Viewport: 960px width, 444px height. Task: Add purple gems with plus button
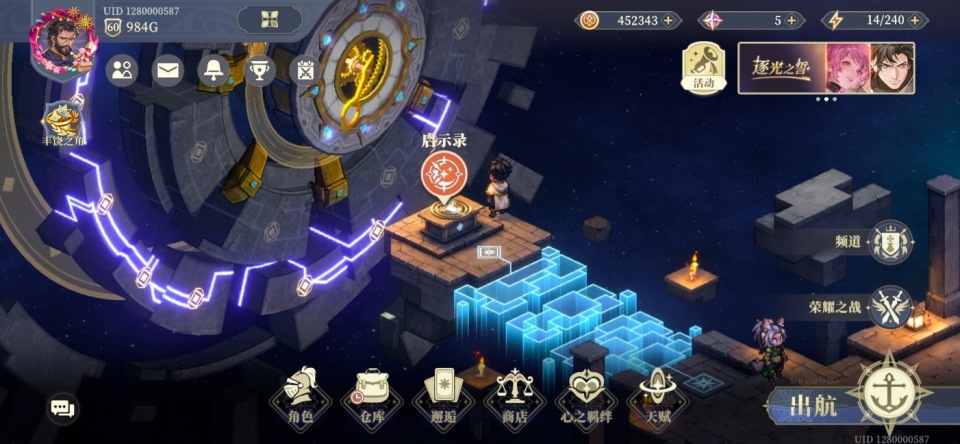(792, 20)
